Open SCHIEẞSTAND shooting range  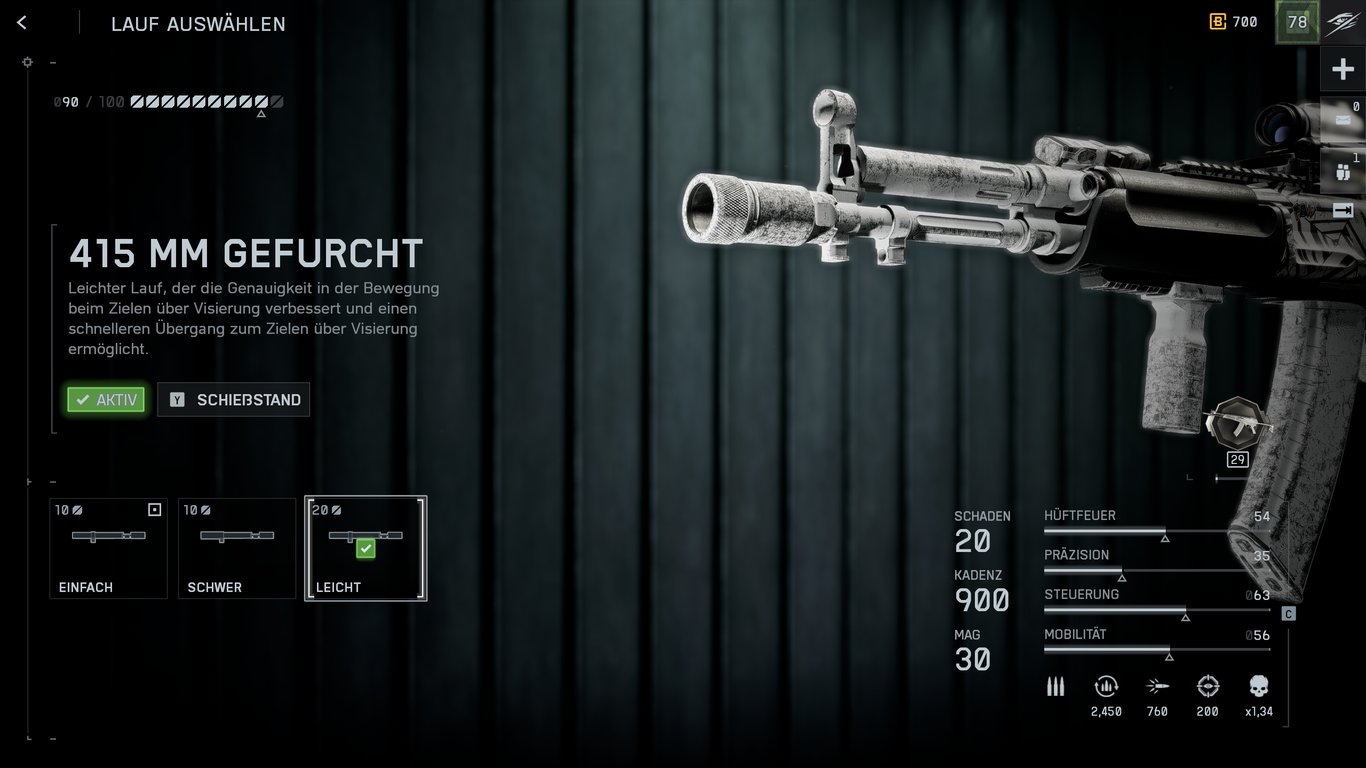233,399
